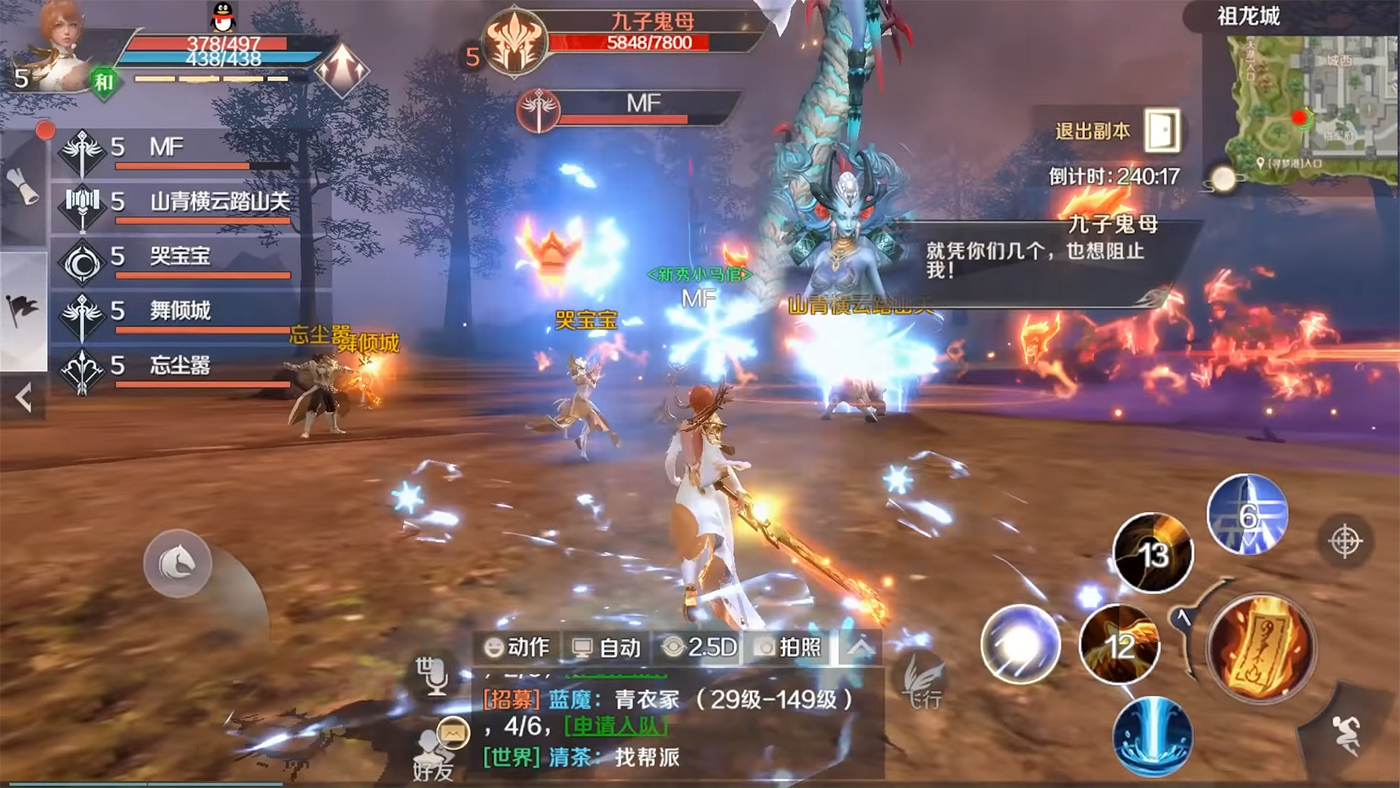Screen dimensions: 1400x788
Task: Use the main talisman attack skill
Action: pos(1260,647)
